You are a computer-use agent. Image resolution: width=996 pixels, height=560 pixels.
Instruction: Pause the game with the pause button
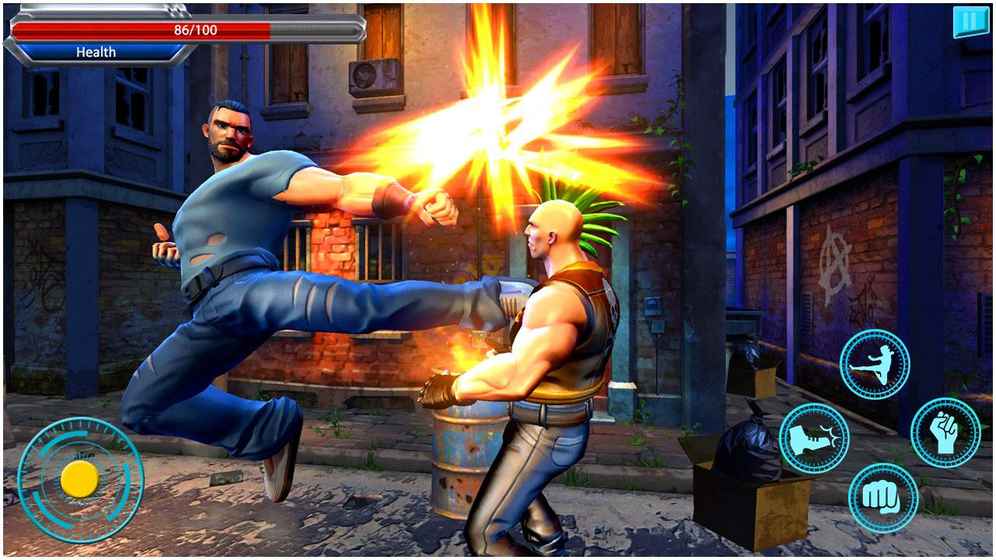(969, 22)
